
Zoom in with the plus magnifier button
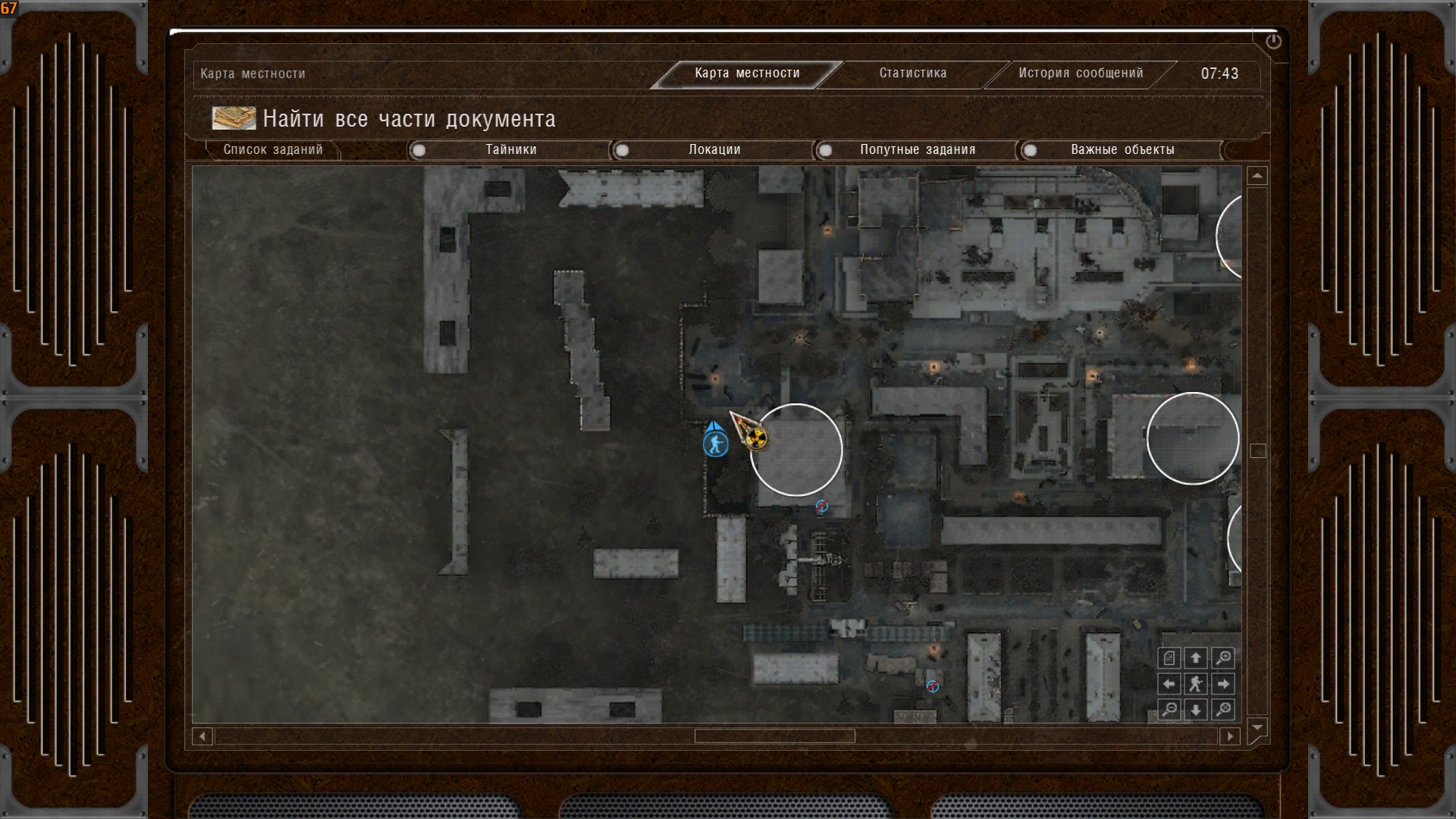coord(1222,658)
